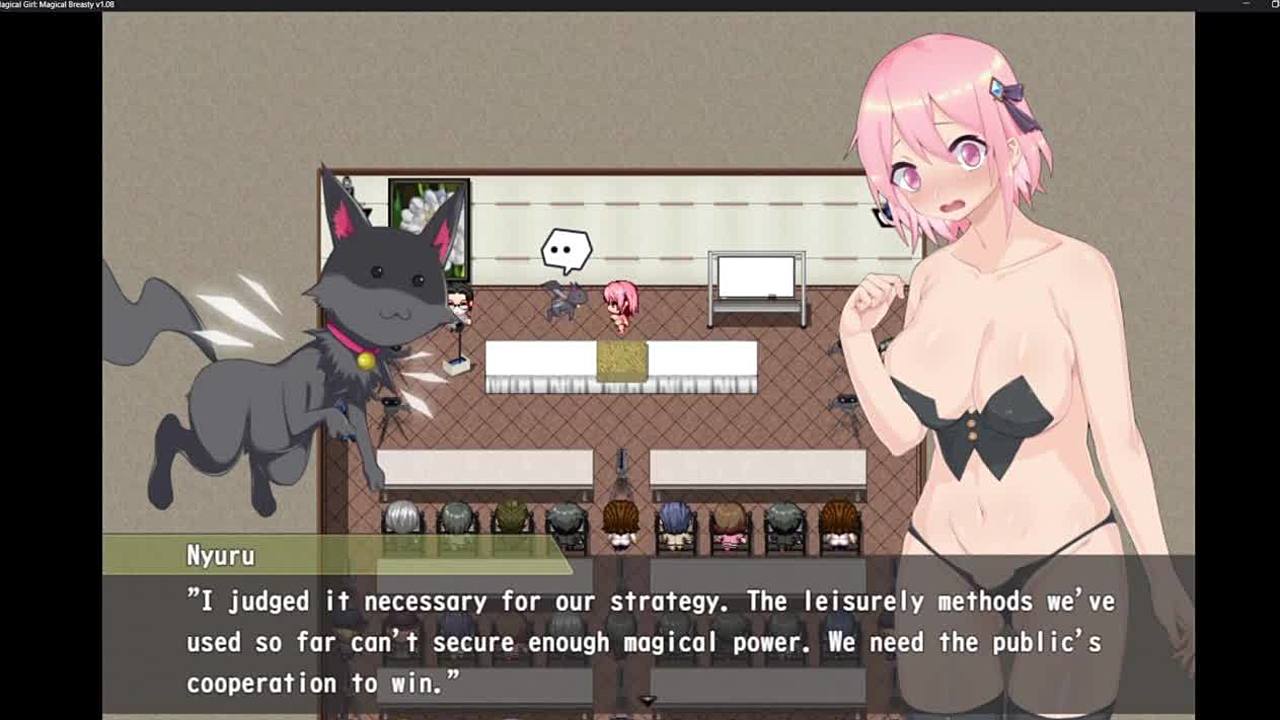Minimize the game window
Viewport: 1280px width, 720px height.
click(x=1246, y=5)
